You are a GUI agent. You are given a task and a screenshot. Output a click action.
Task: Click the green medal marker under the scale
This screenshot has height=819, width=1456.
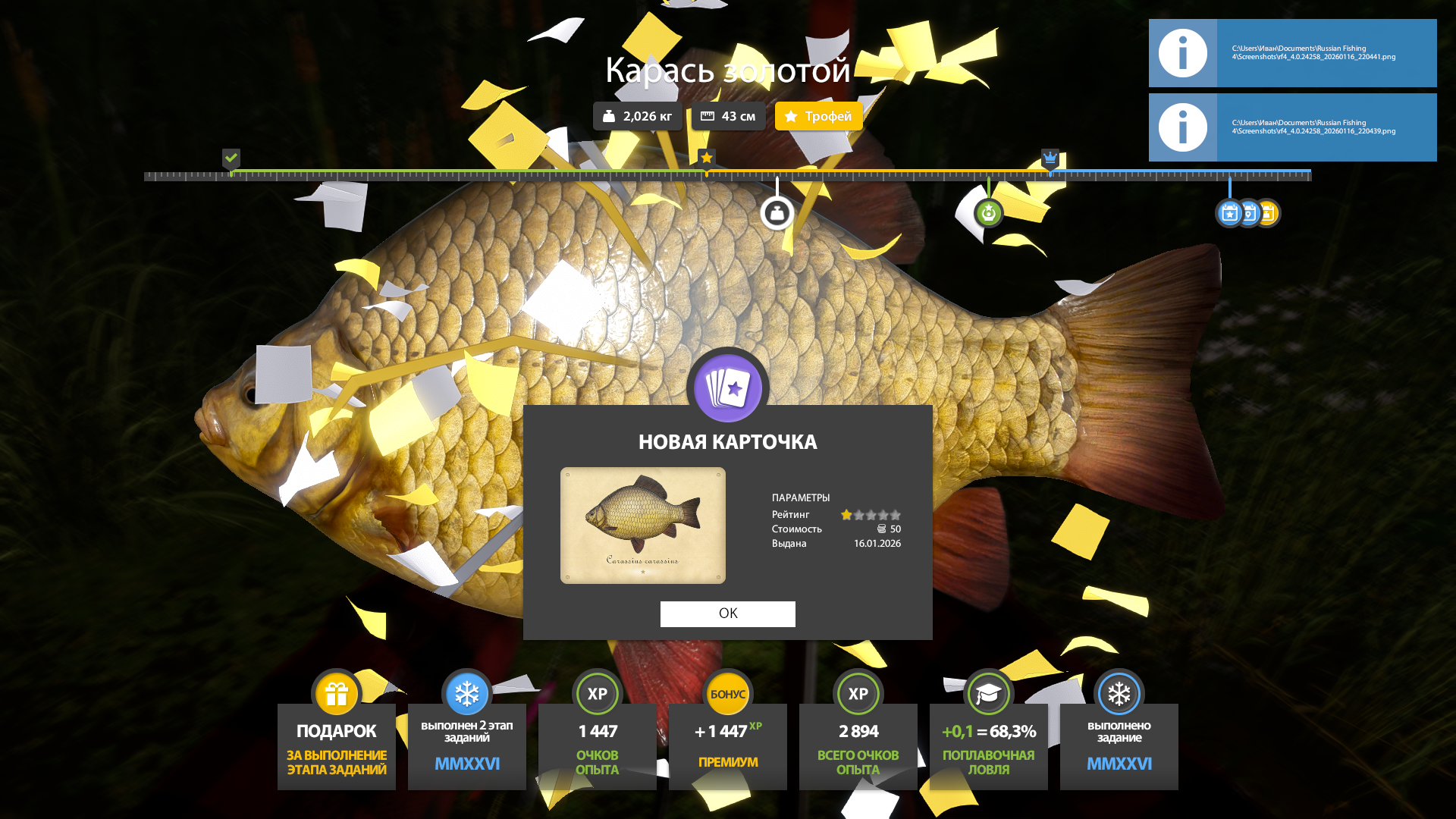click(988, 213)
